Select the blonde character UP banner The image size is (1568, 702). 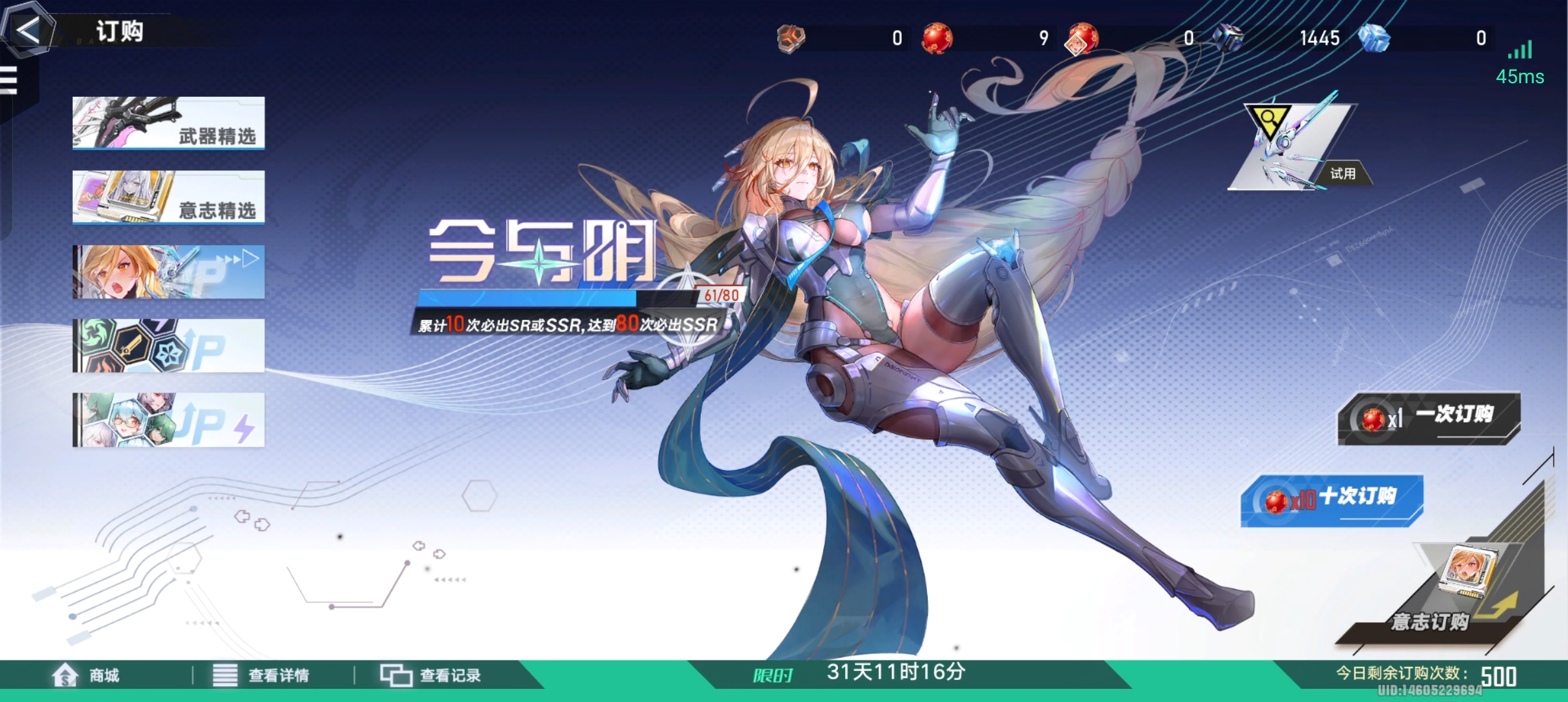coord(168,272)
